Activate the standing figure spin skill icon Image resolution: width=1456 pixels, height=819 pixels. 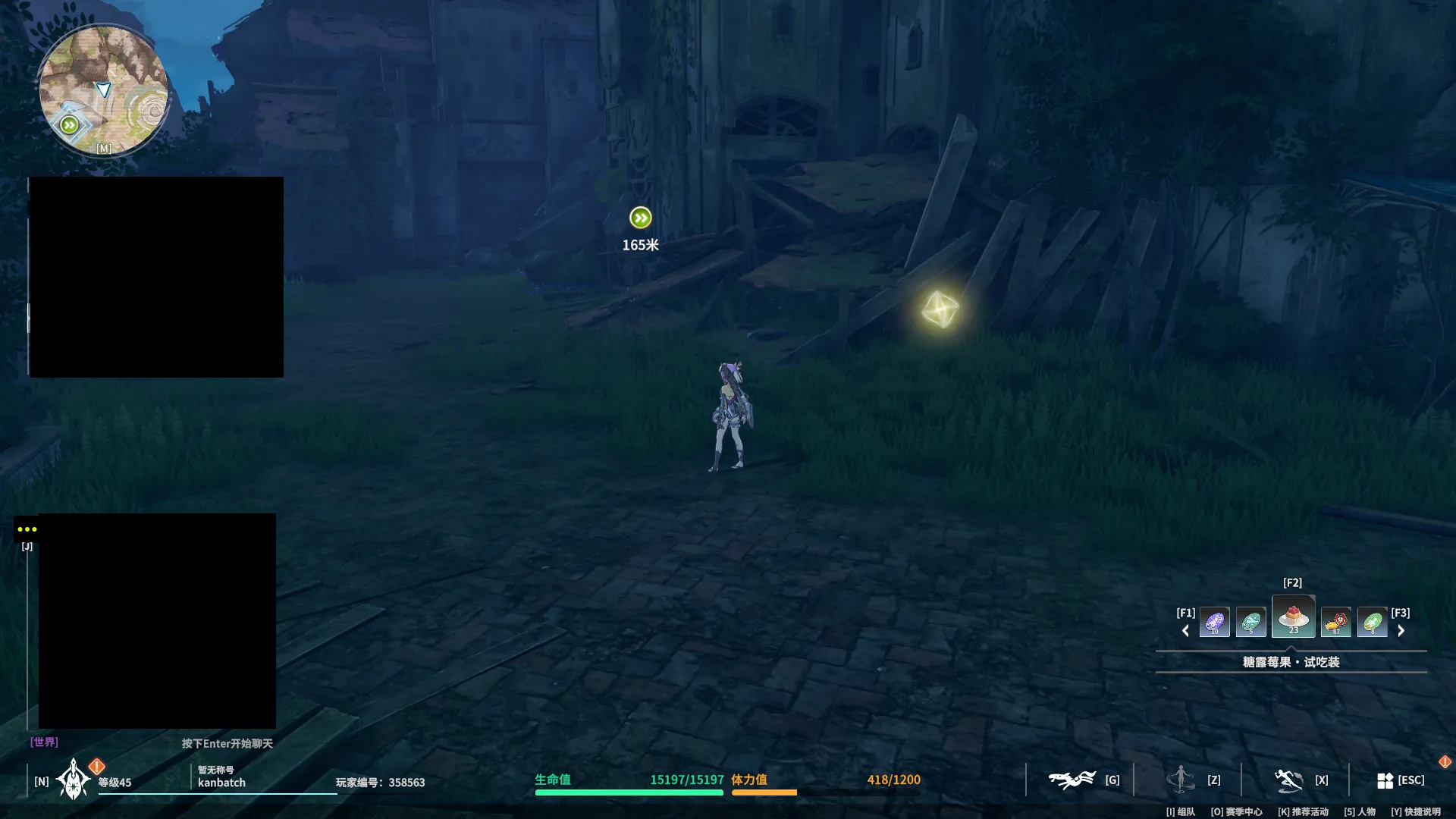point(1181,780)
